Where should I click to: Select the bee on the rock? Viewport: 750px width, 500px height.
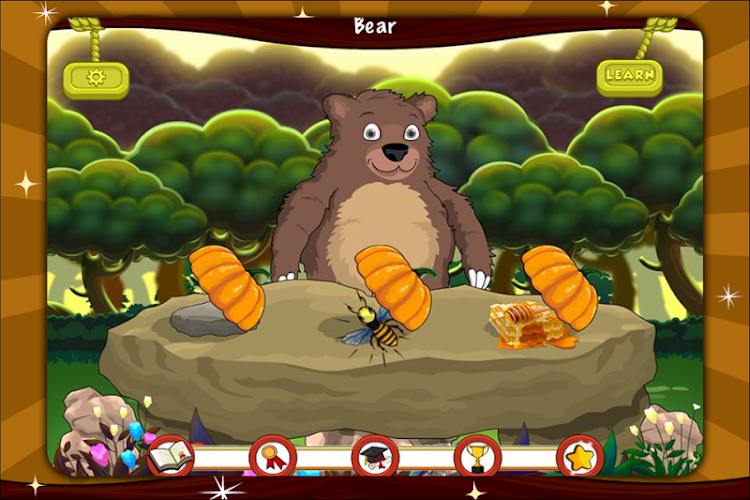point(374,327)
